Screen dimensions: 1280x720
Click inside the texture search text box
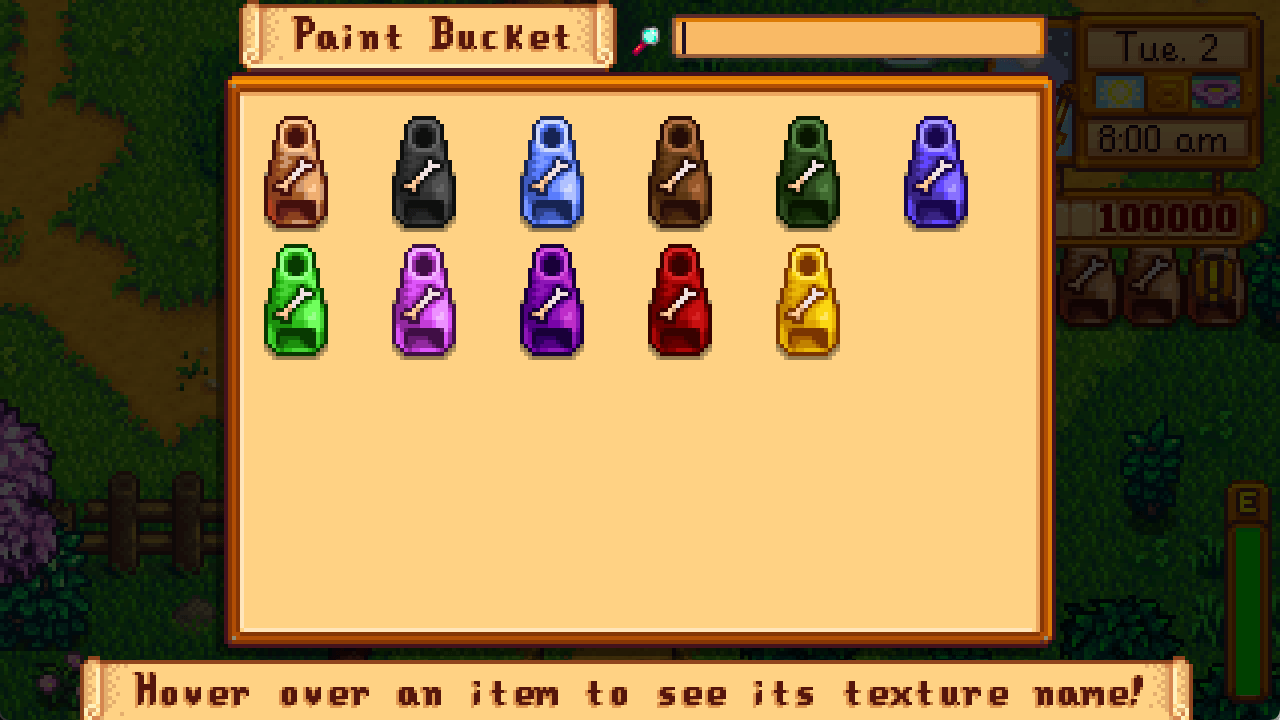pos(860,36)
